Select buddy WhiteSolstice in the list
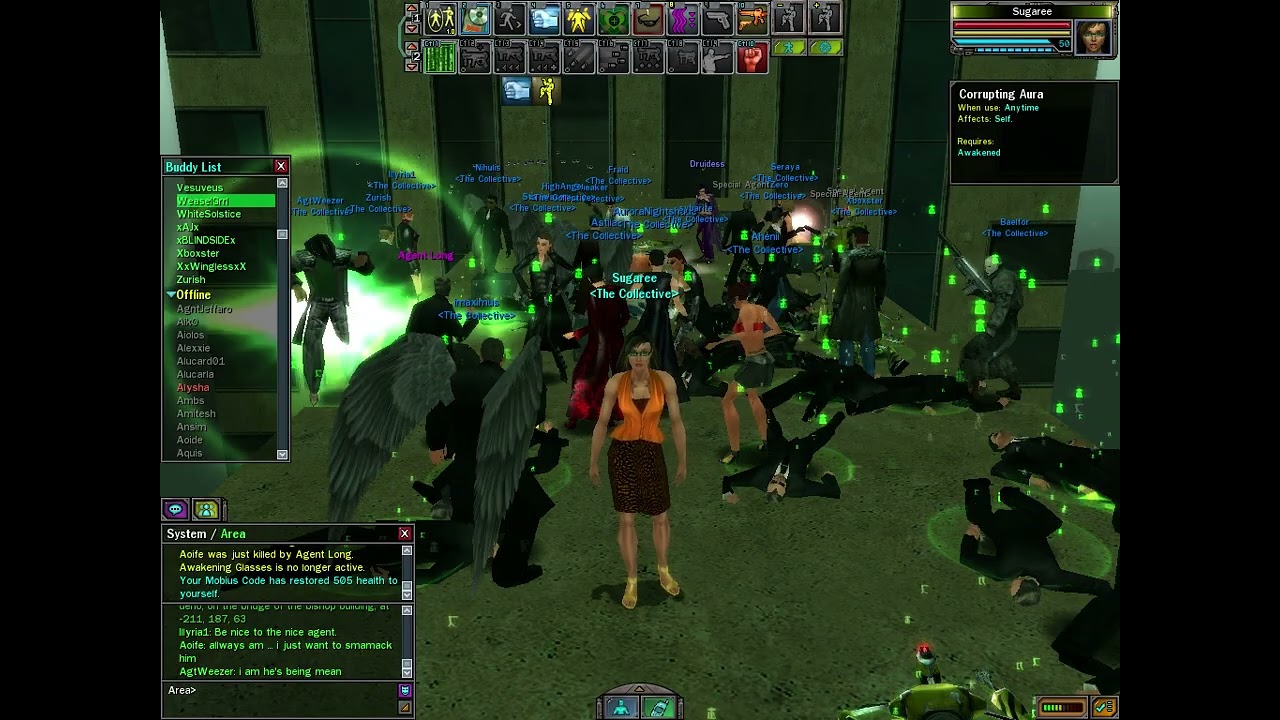Image resolution: width=1280 pixels, height=720 pixels. 209,214
